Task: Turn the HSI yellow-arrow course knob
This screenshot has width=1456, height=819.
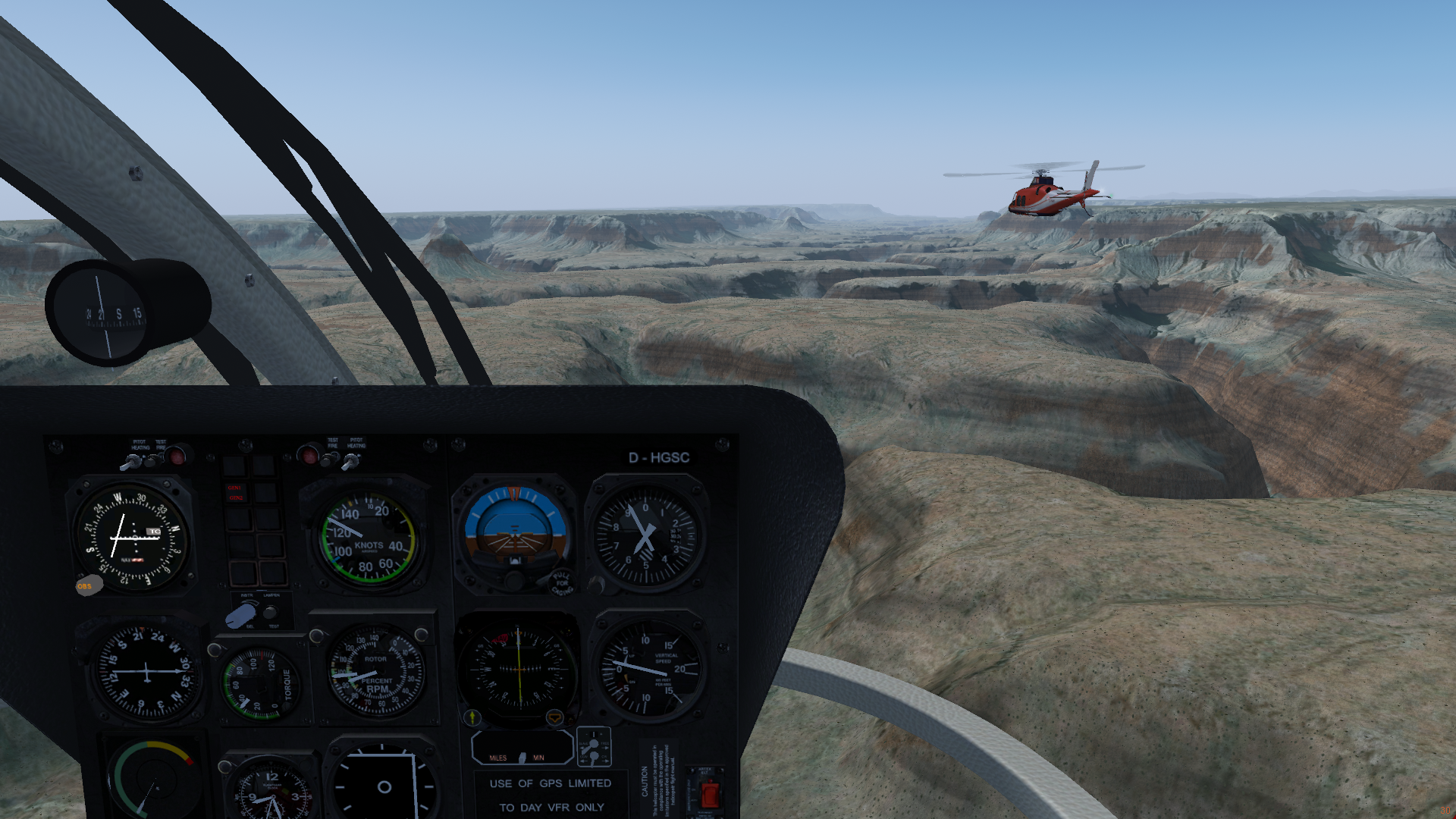Action: click(472, 717)
